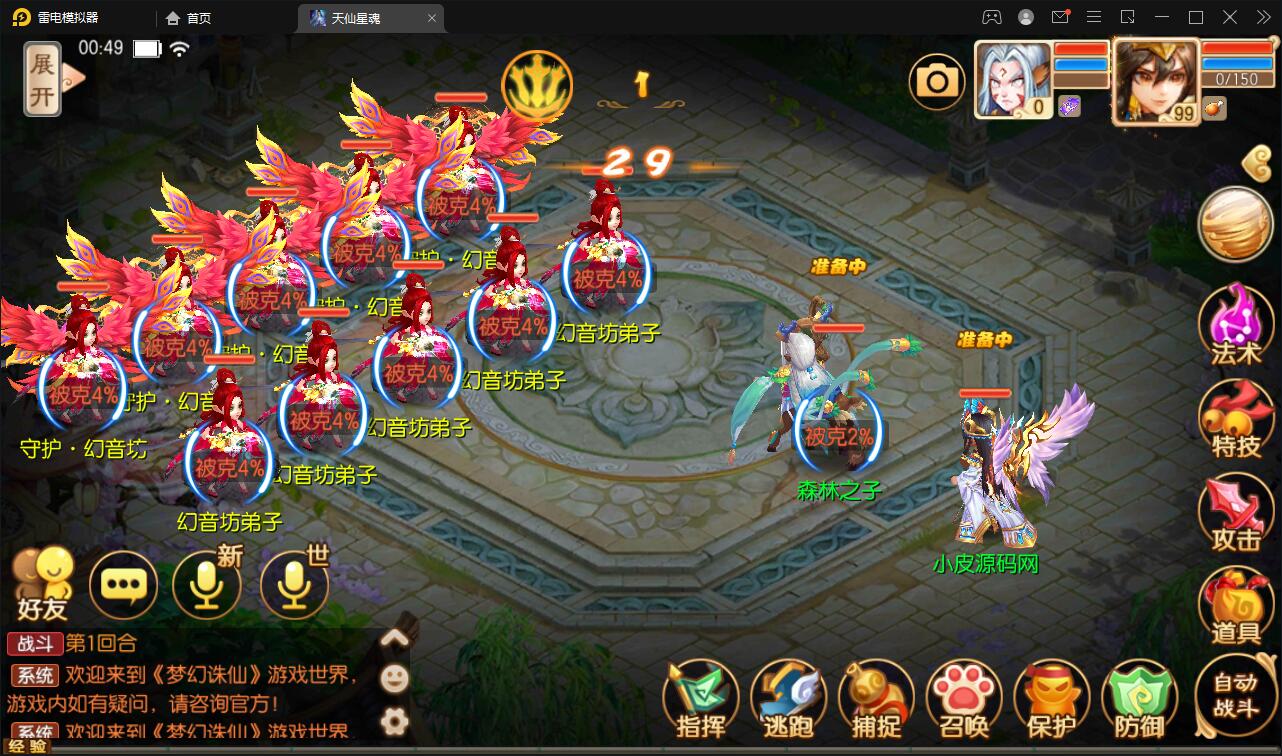The image size is (1282, 756).
Task: Select the 法术 (Spell) skill icon
Action: 1236,327
